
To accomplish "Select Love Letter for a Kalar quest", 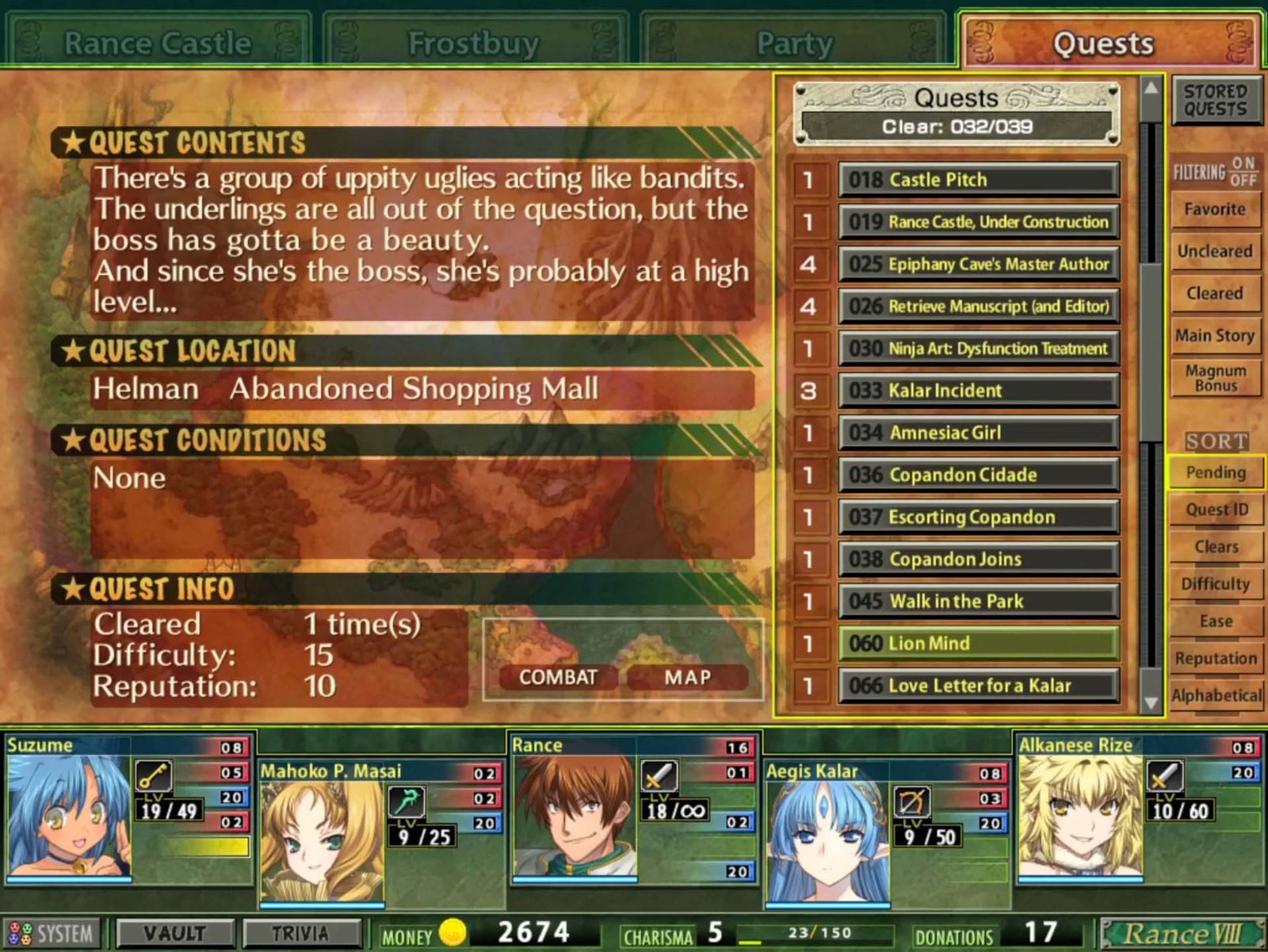I will coord(979,686).
